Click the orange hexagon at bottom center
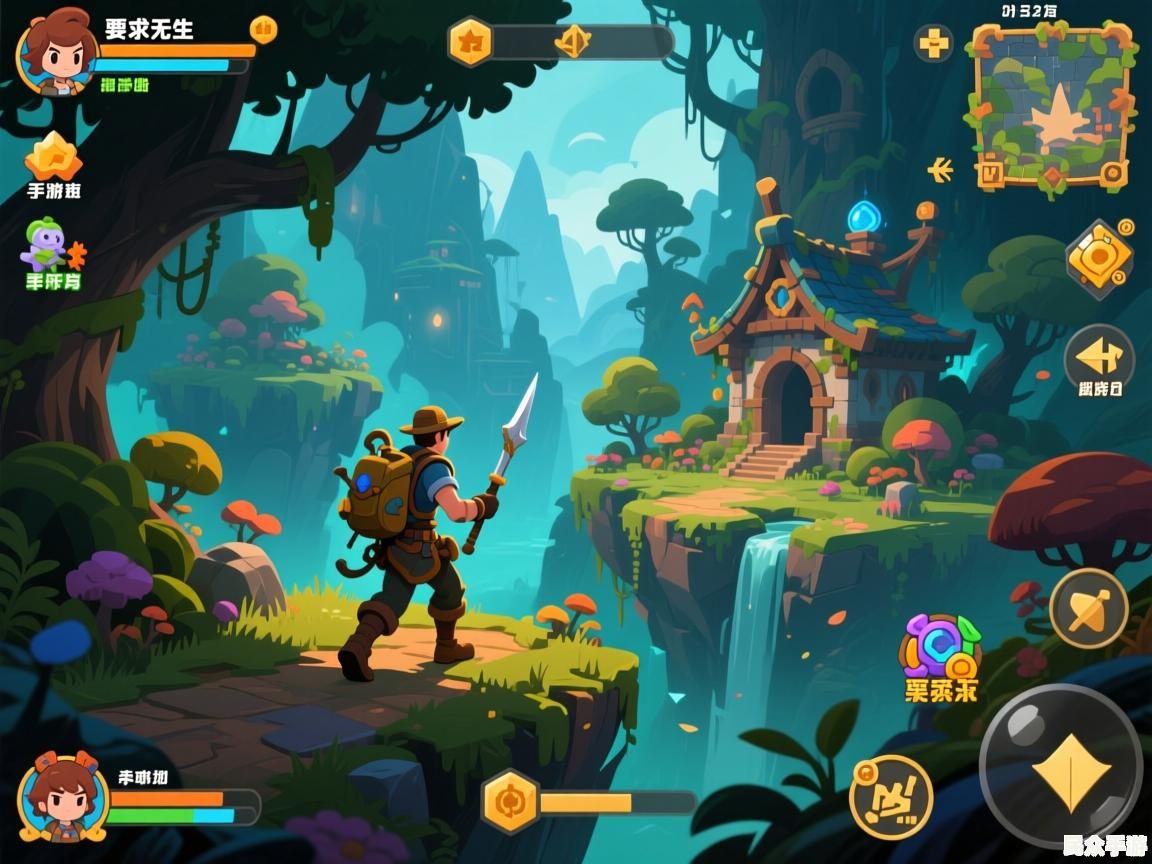 511,802
